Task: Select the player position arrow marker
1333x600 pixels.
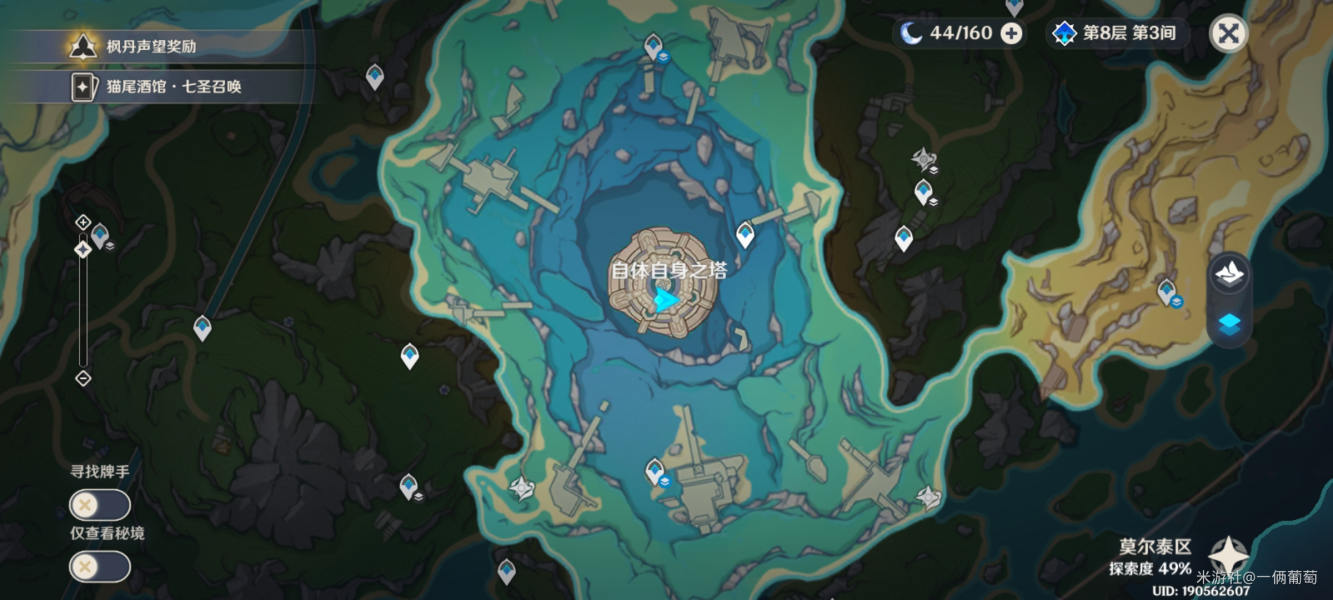Action: click(x=666, y=298)
